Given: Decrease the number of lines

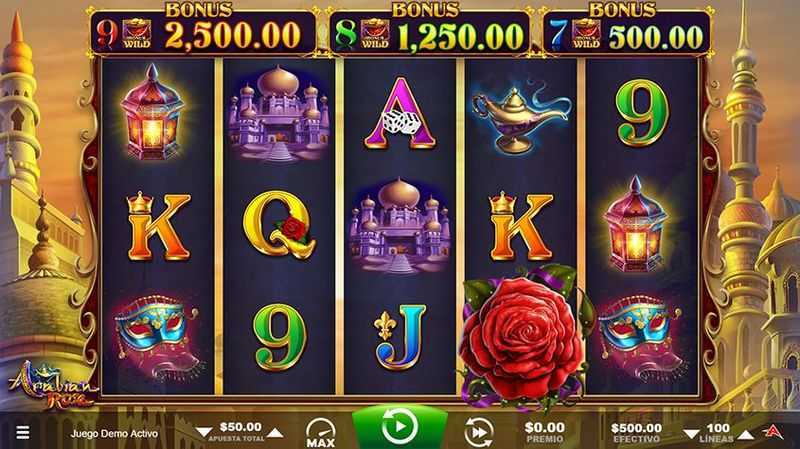Looking at the screenshot, I should (691, 432).
